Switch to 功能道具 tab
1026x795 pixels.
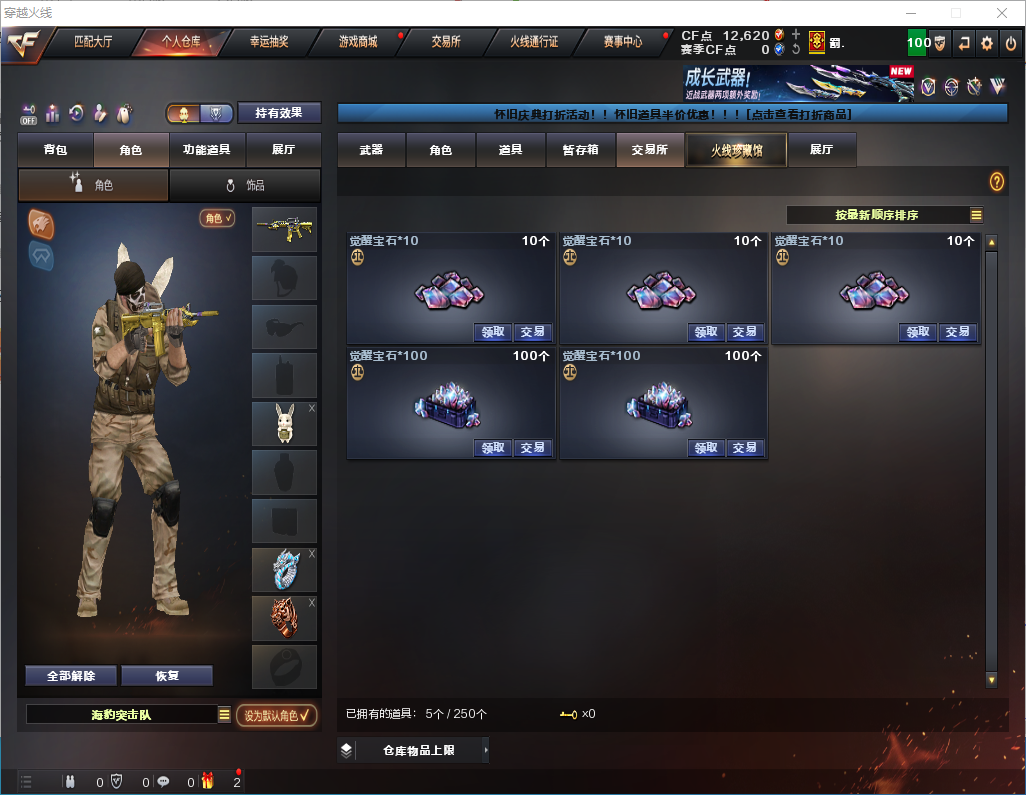pos(207,150)
